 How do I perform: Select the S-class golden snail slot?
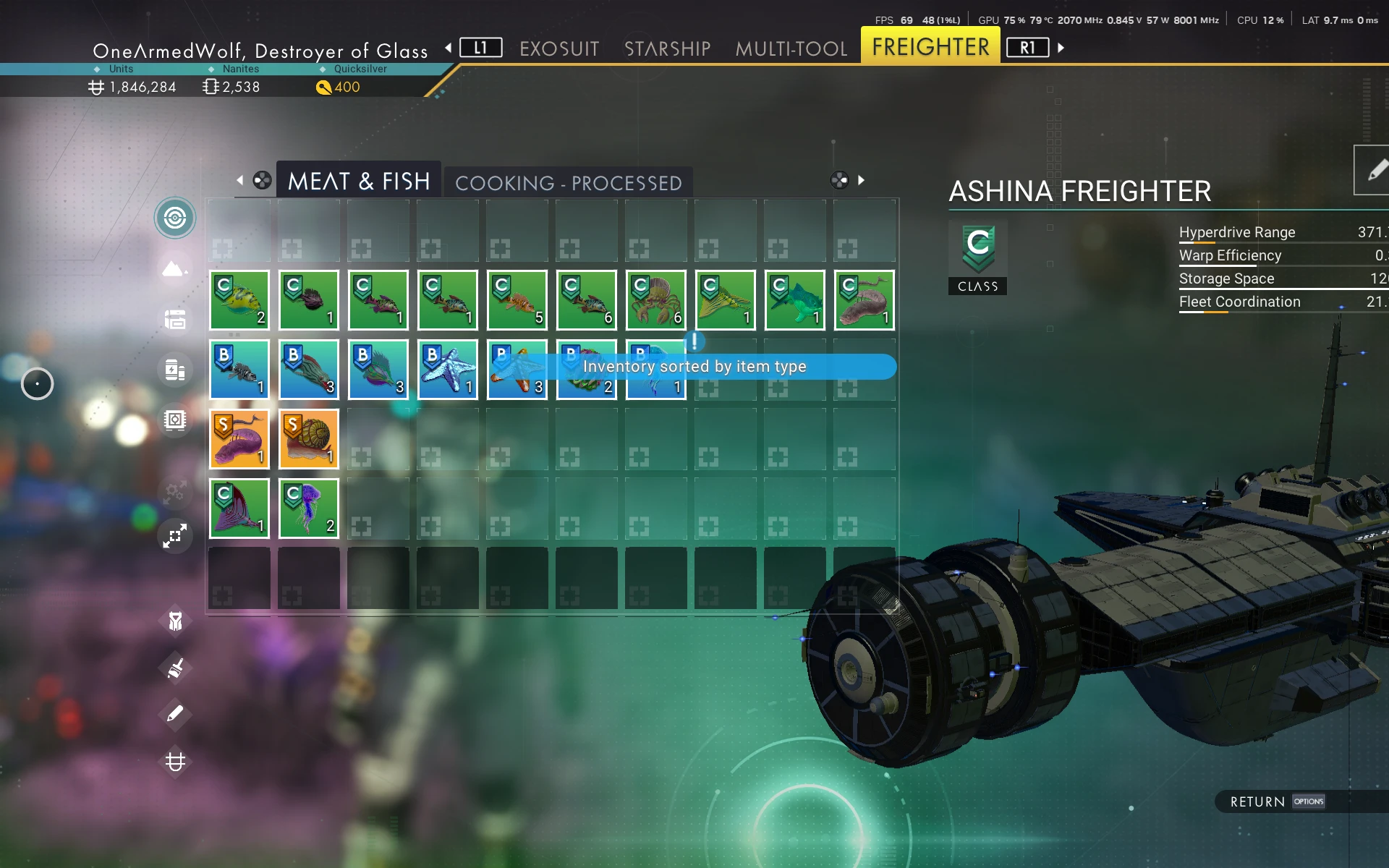click(309, 439)
